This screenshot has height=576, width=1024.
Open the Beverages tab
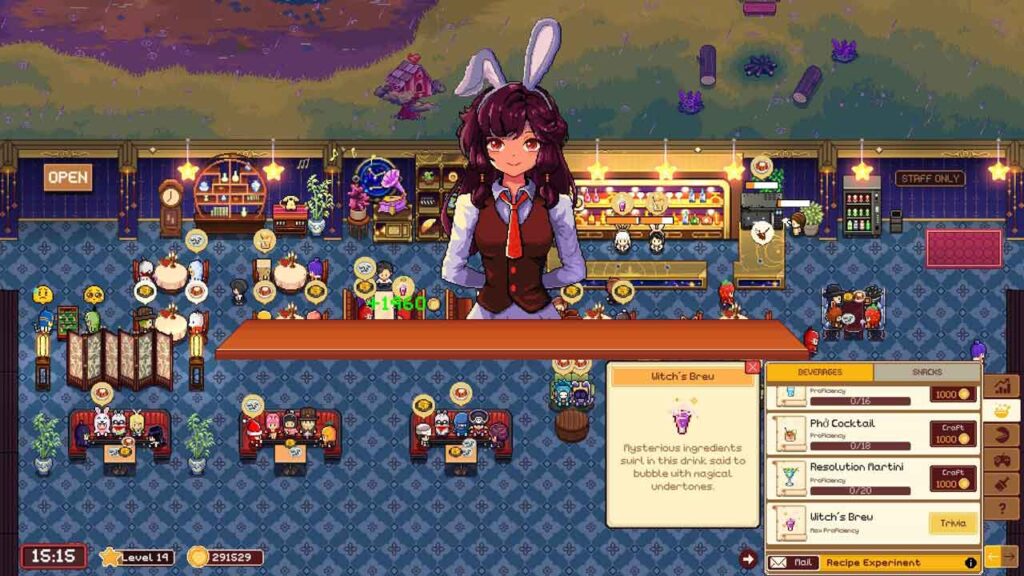click(819, 372)
